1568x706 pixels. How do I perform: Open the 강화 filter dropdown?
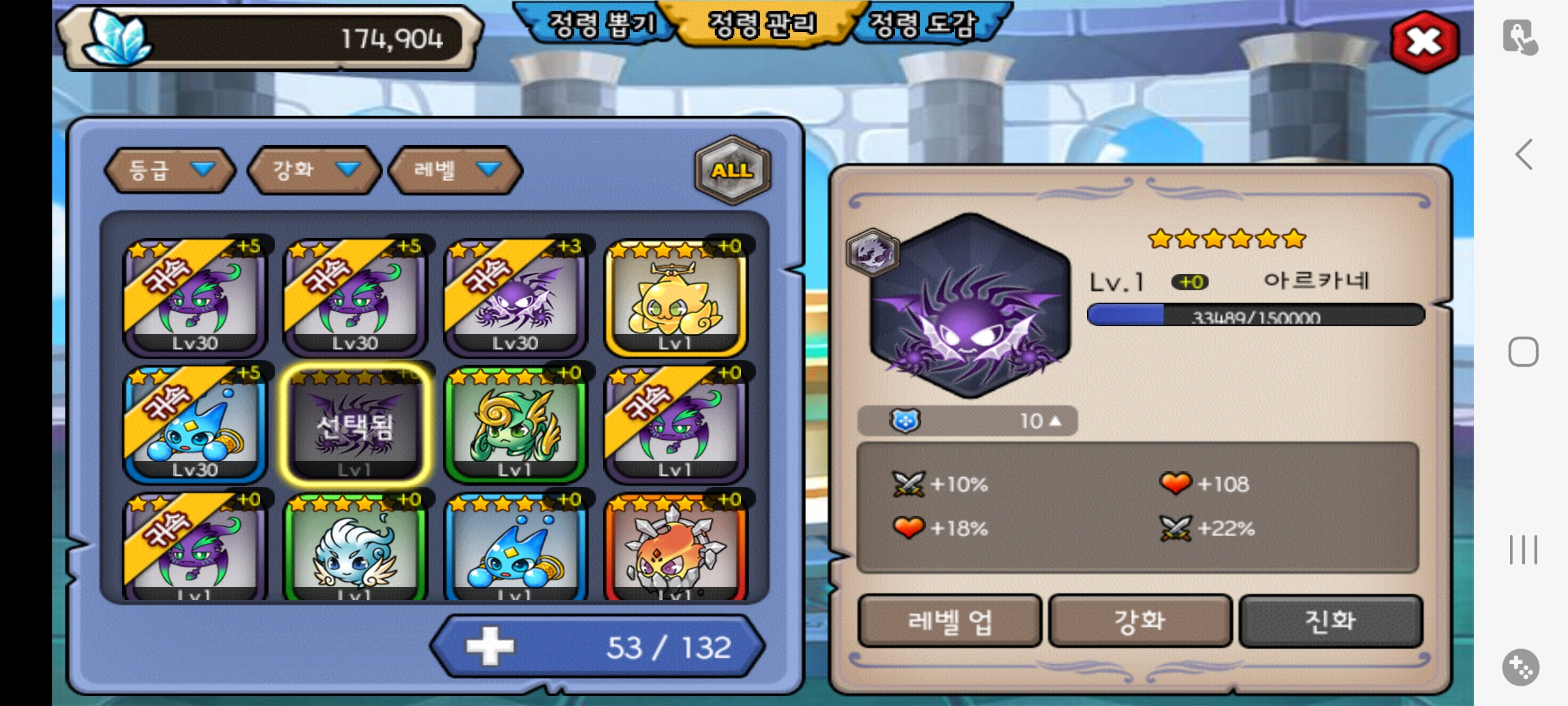pyautogui.click(x=314, y=170)
